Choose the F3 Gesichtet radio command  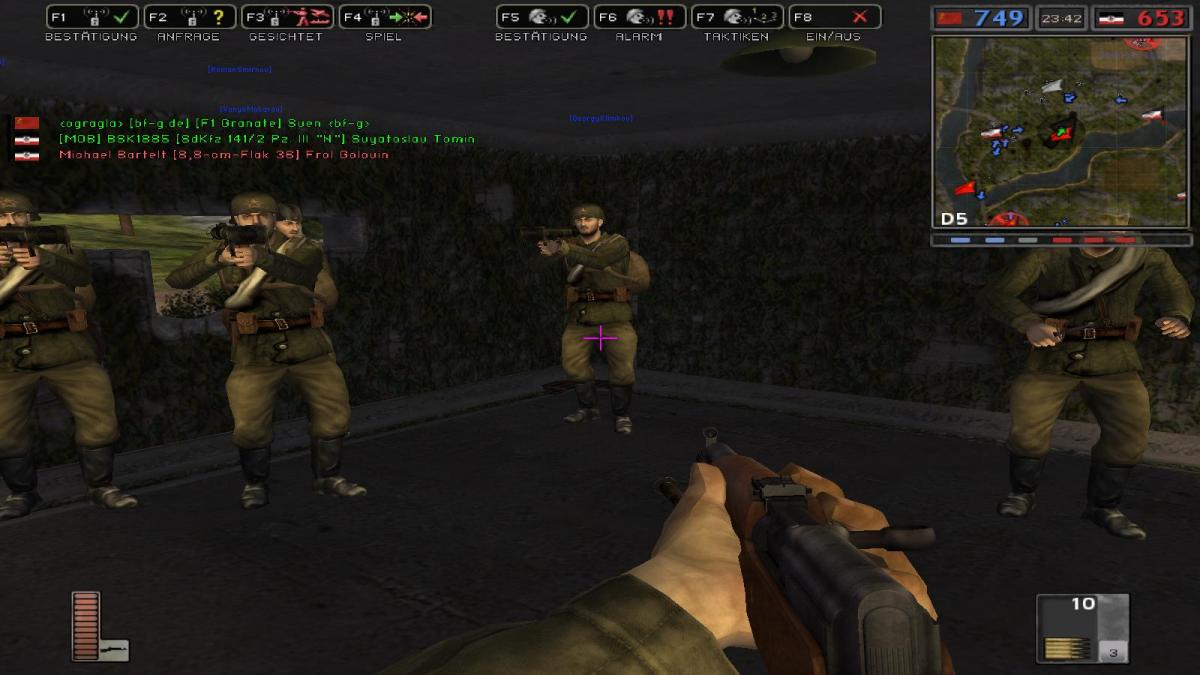coord(287,17)
